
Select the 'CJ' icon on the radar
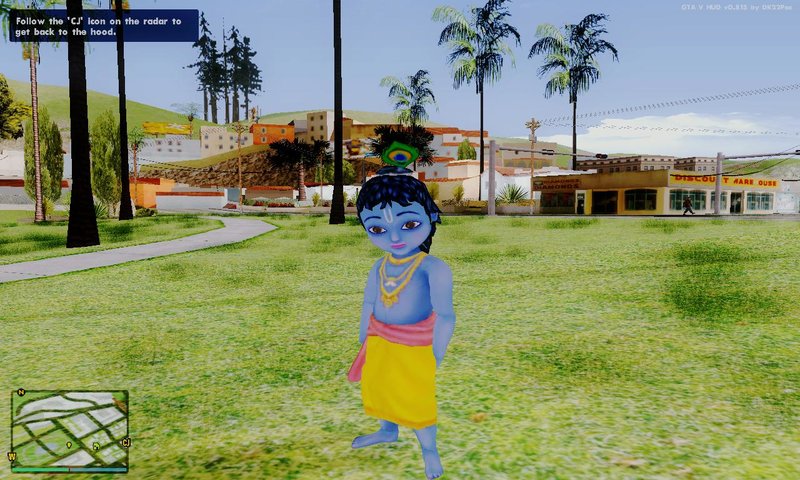point(126,442)
